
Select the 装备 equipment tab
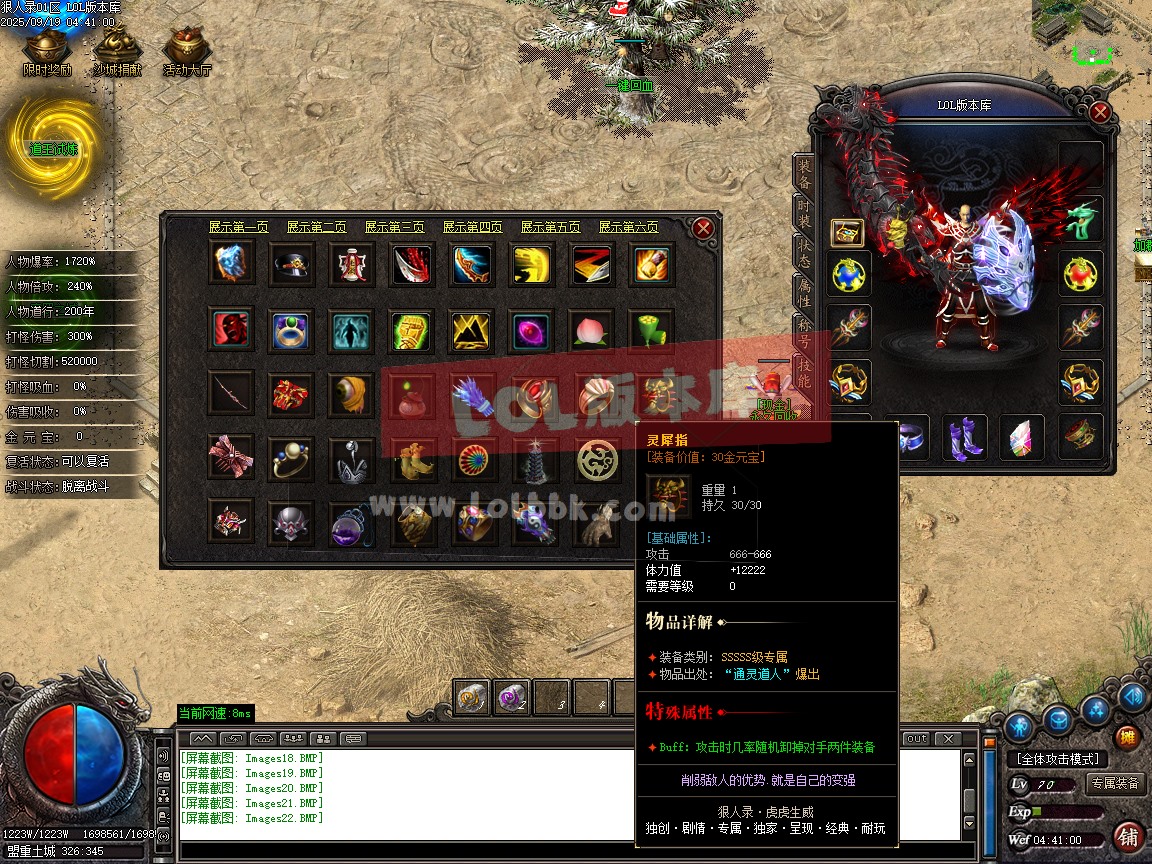[x=804, y=175]
